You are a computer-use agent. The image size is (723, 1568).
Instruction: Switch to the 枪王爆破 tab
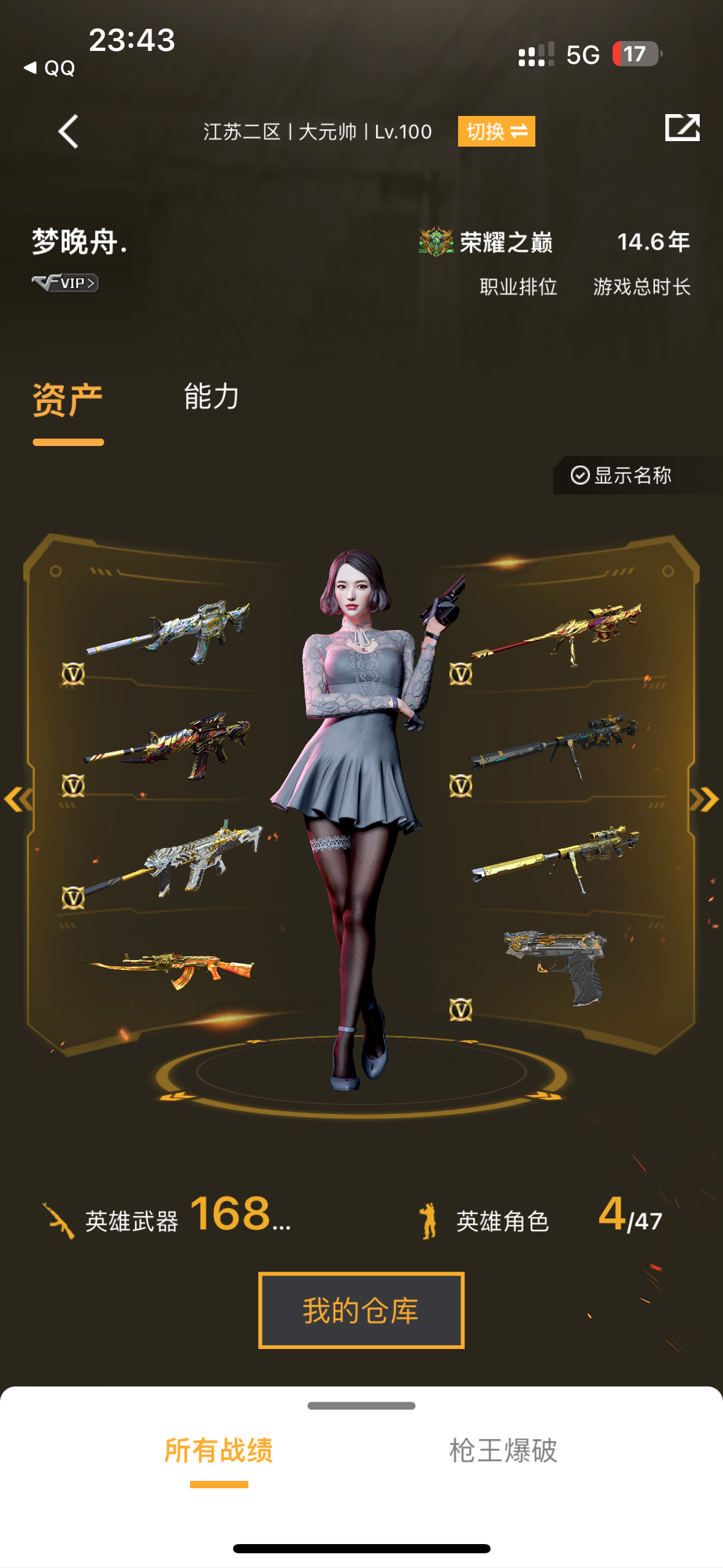(x=503, y=1450)
